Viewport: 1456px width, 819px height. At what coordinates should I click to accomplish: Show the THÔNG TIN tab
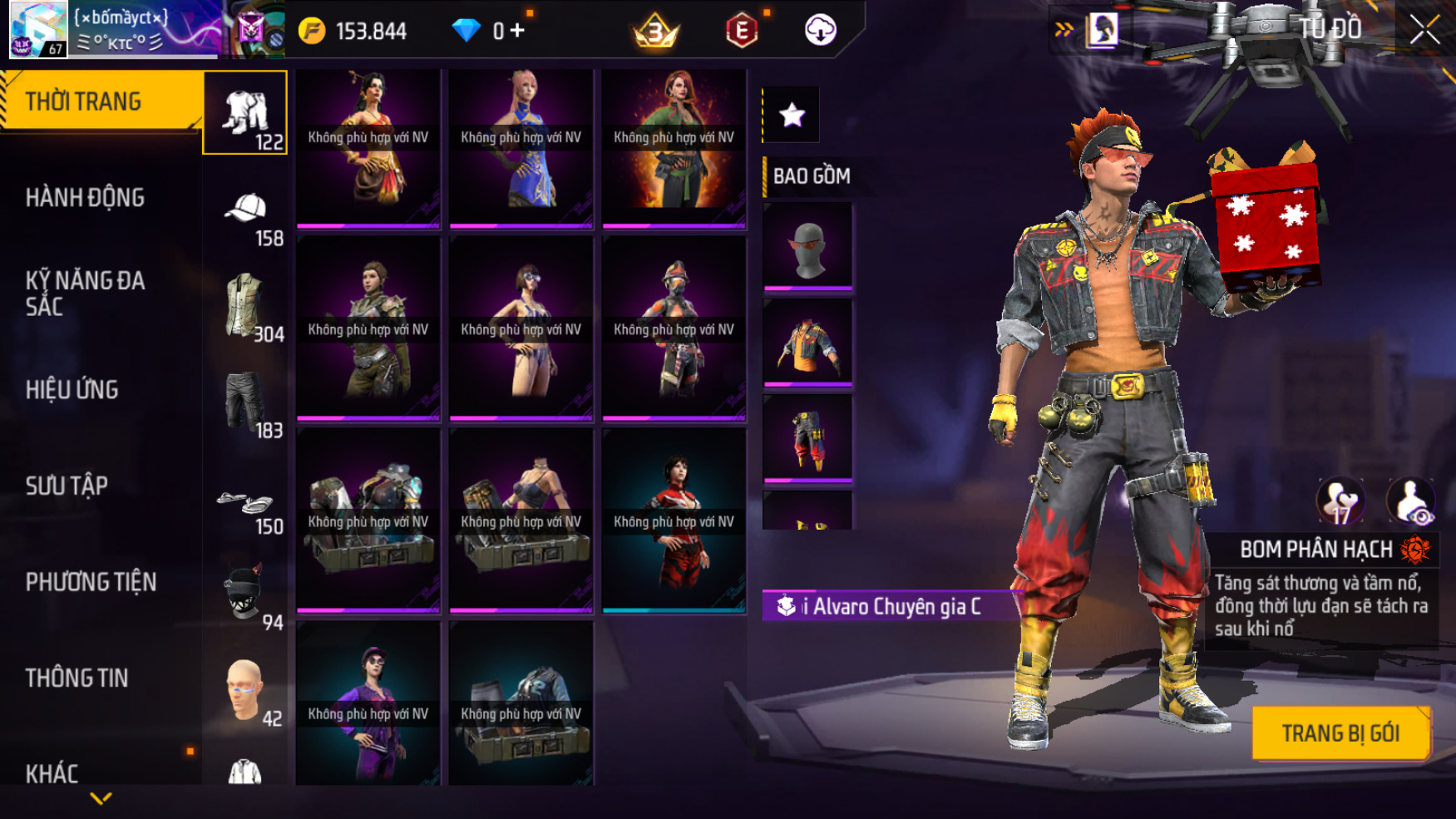[x=77, y=678]
